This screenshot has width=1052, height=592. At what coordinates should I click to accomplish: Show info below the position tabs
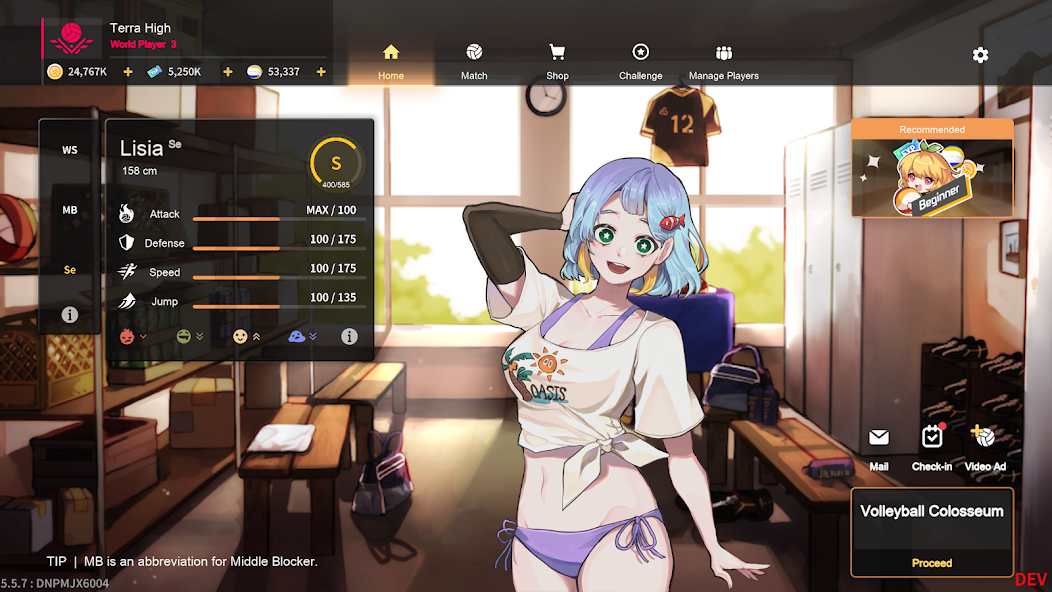tap(70, 315)
